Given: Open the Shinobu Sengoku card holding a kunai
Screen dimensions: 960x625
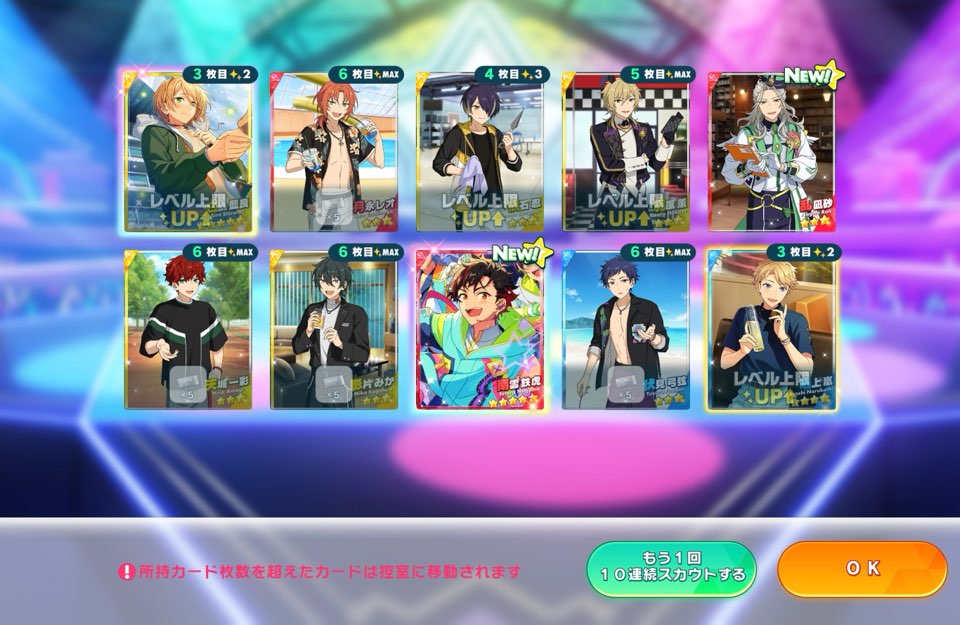Looking at the screenshot, I should [x=479, y=151].
